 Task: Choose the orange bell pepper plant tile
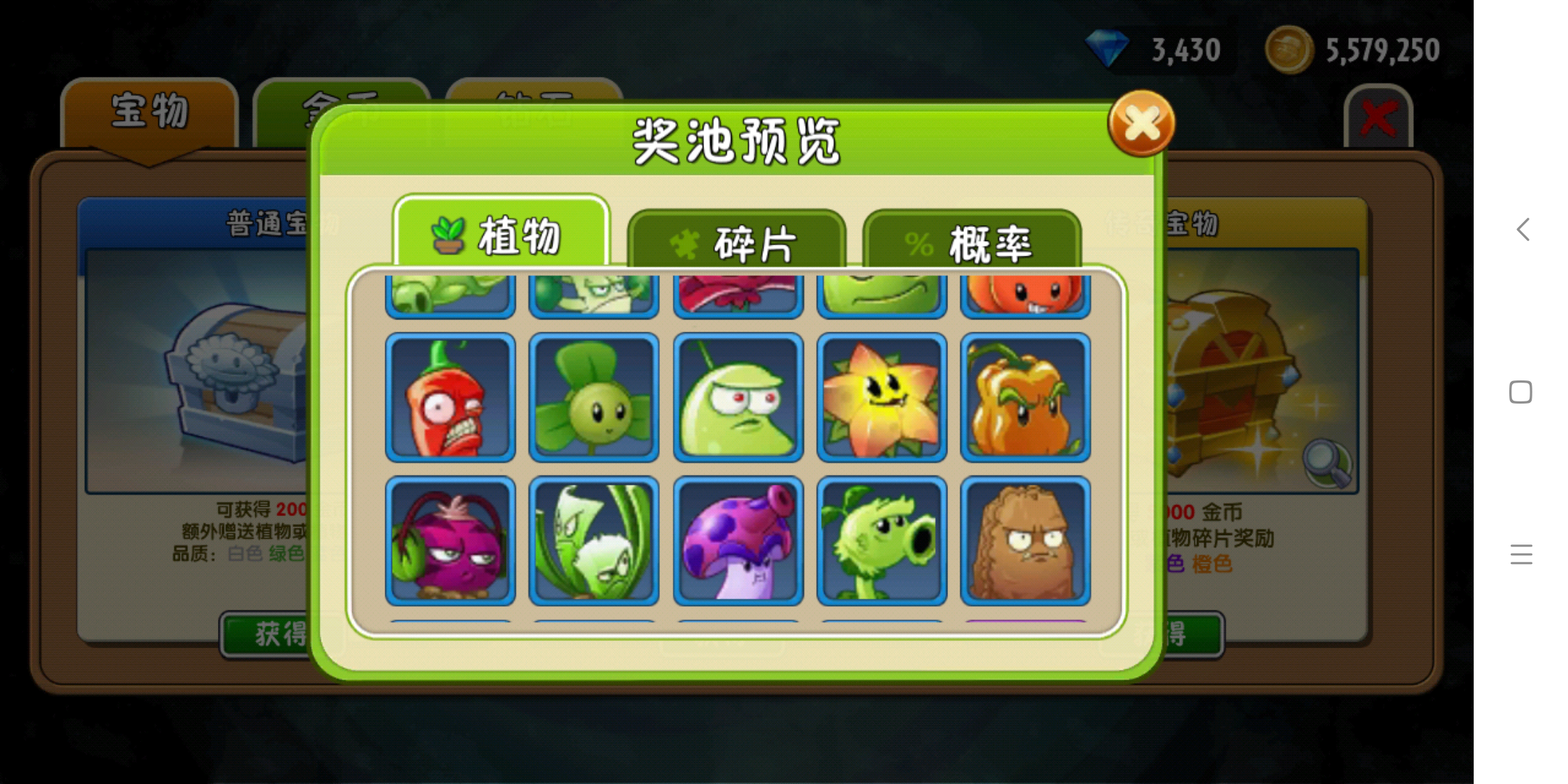coord(1025,398)
